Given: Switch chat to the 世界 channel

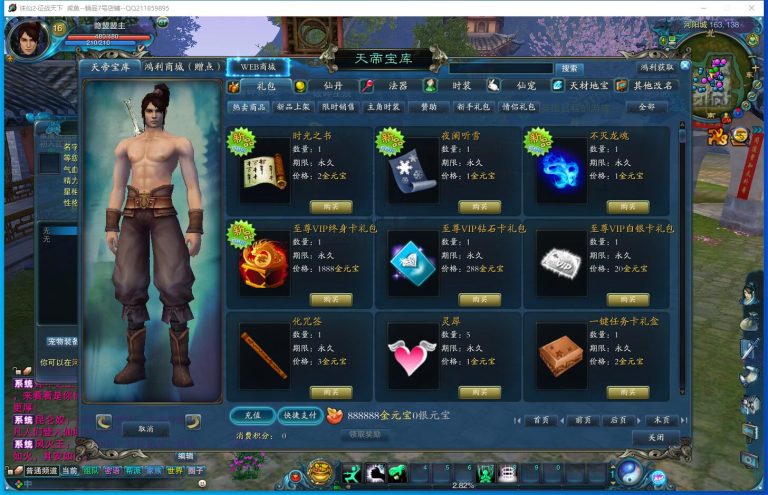Looking at the screenshot, I should (x=175, y=469).
